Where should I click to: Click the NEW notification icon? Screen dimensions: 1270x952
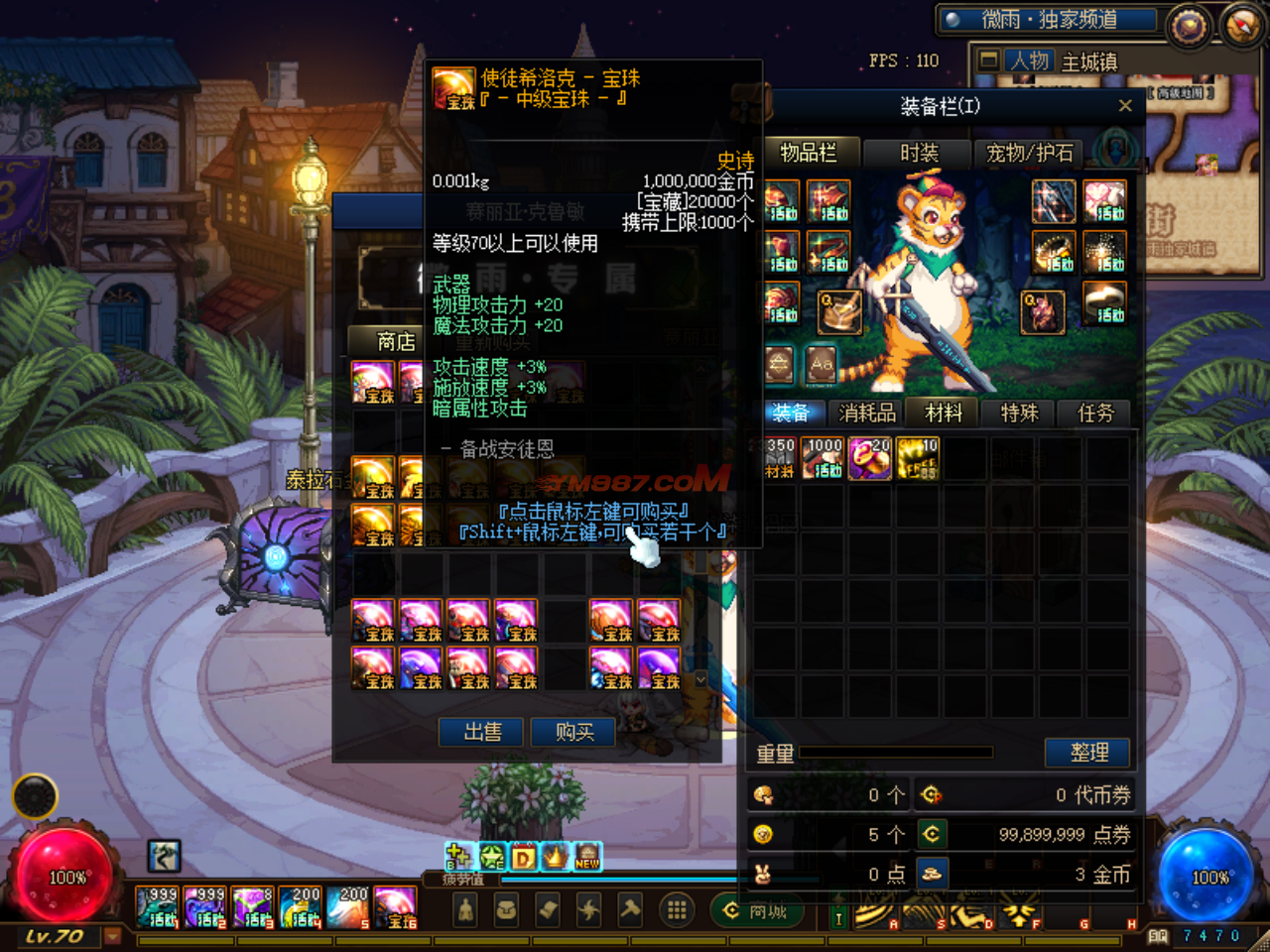tap(587, 857)
